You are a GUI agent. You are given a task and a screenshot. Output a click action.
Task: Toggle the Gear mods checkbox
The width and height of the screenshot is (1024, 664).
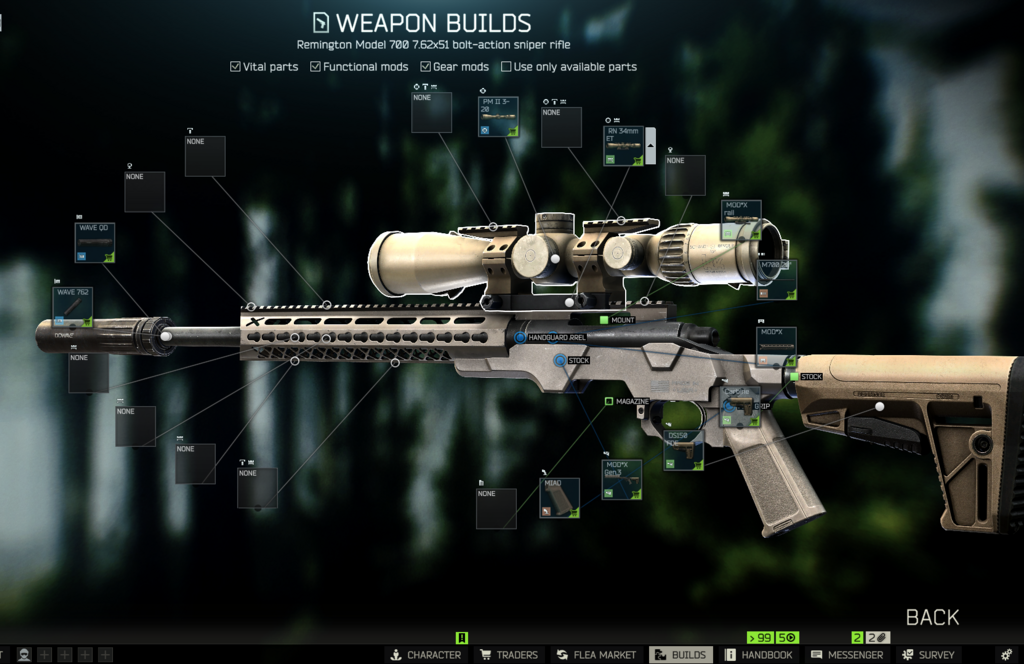click(x=425, y=67)
